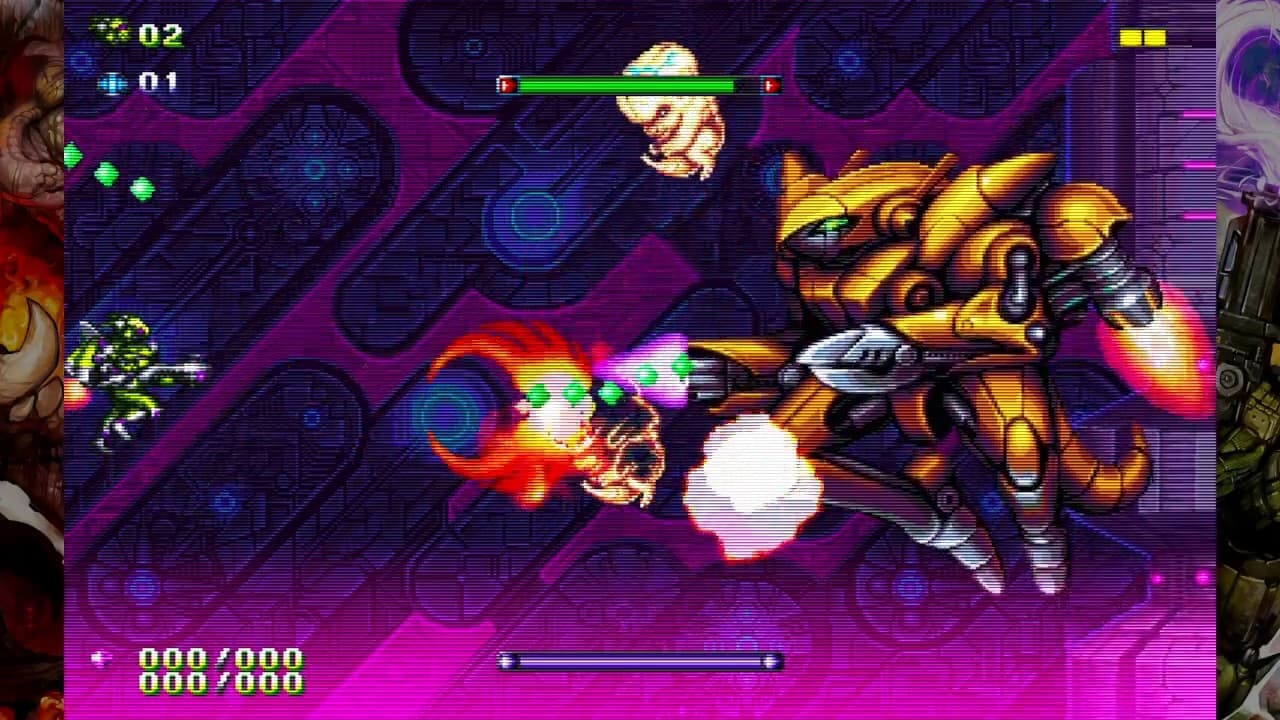This screenshot has width=1280, height=720.
Task: Click the green boss health bar
Action: pyautogui.click(x=640, y=85)
